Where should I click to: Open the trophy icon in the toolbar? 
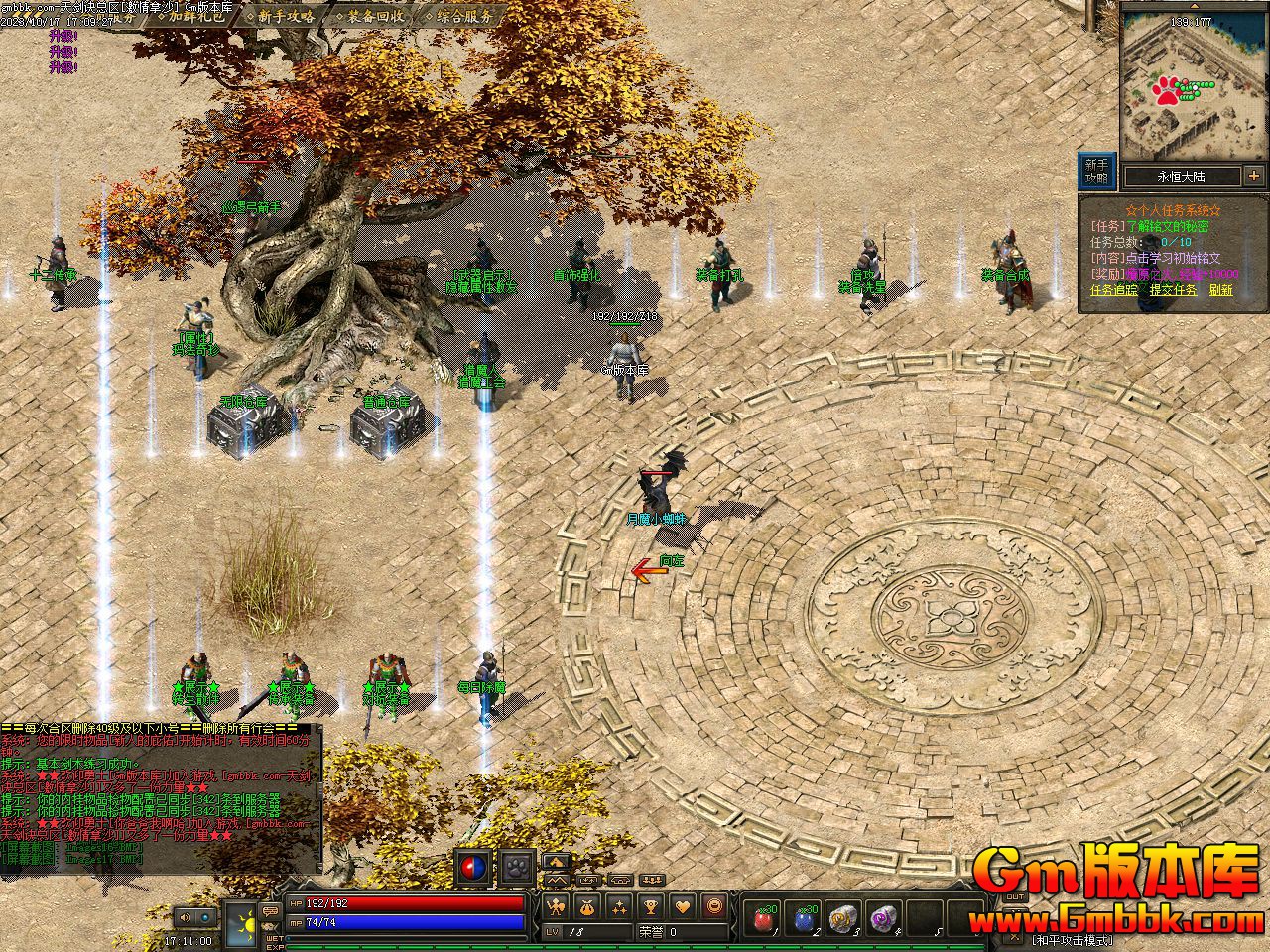pos(650,905)
